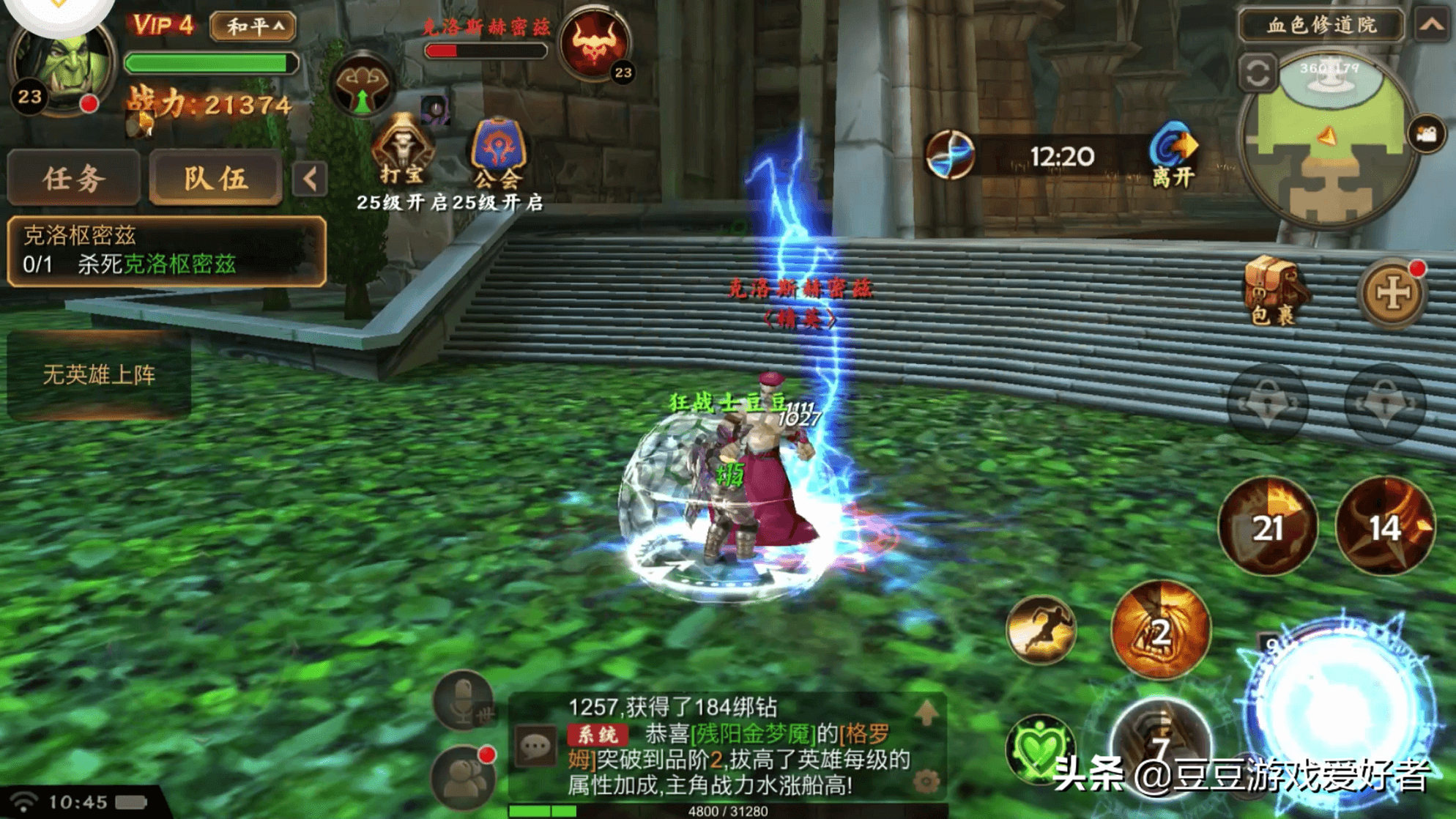Viewport: 1456px width, 819px height.
Task: Collapse the quest panel with the left arrow
Action: (x=310, y=179)
